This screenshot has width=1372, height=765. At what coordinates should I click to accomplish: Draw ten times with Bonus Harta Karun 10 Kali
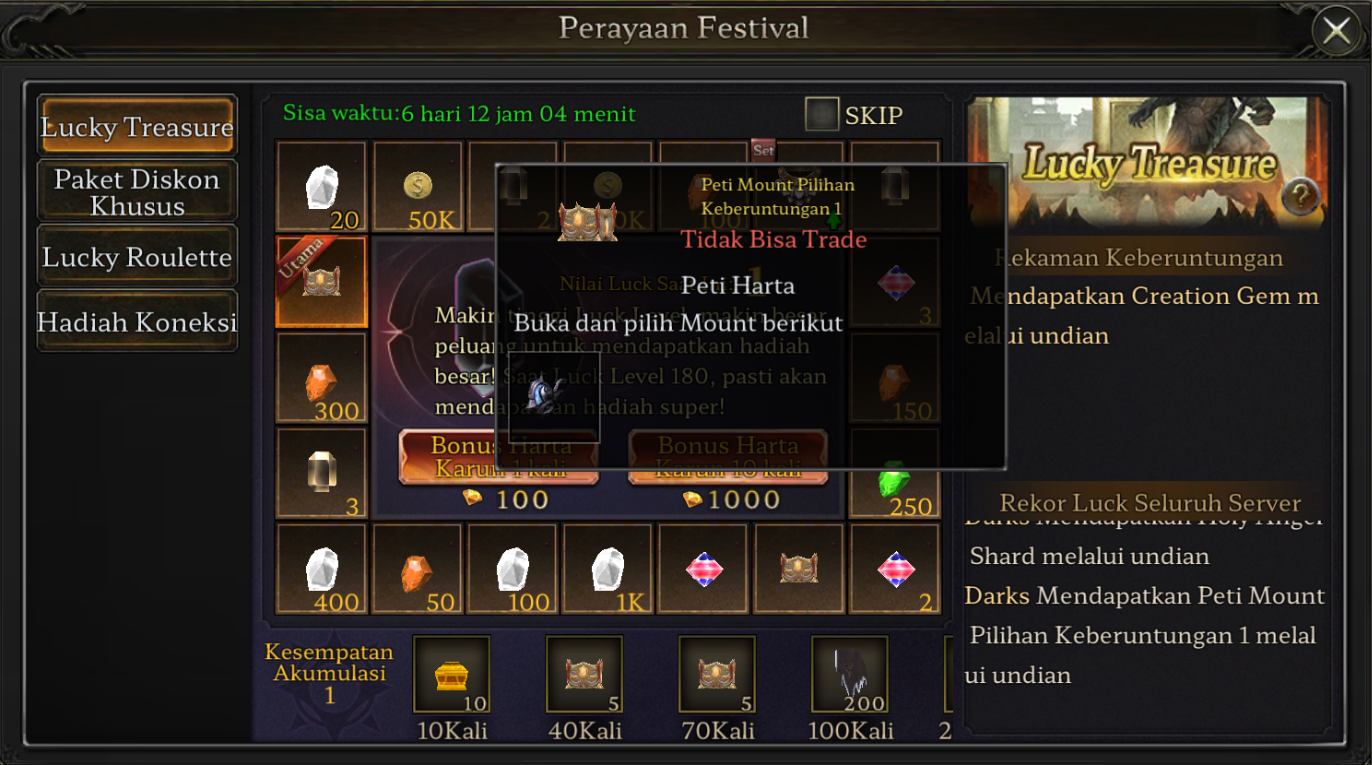(x=727, y=457)
